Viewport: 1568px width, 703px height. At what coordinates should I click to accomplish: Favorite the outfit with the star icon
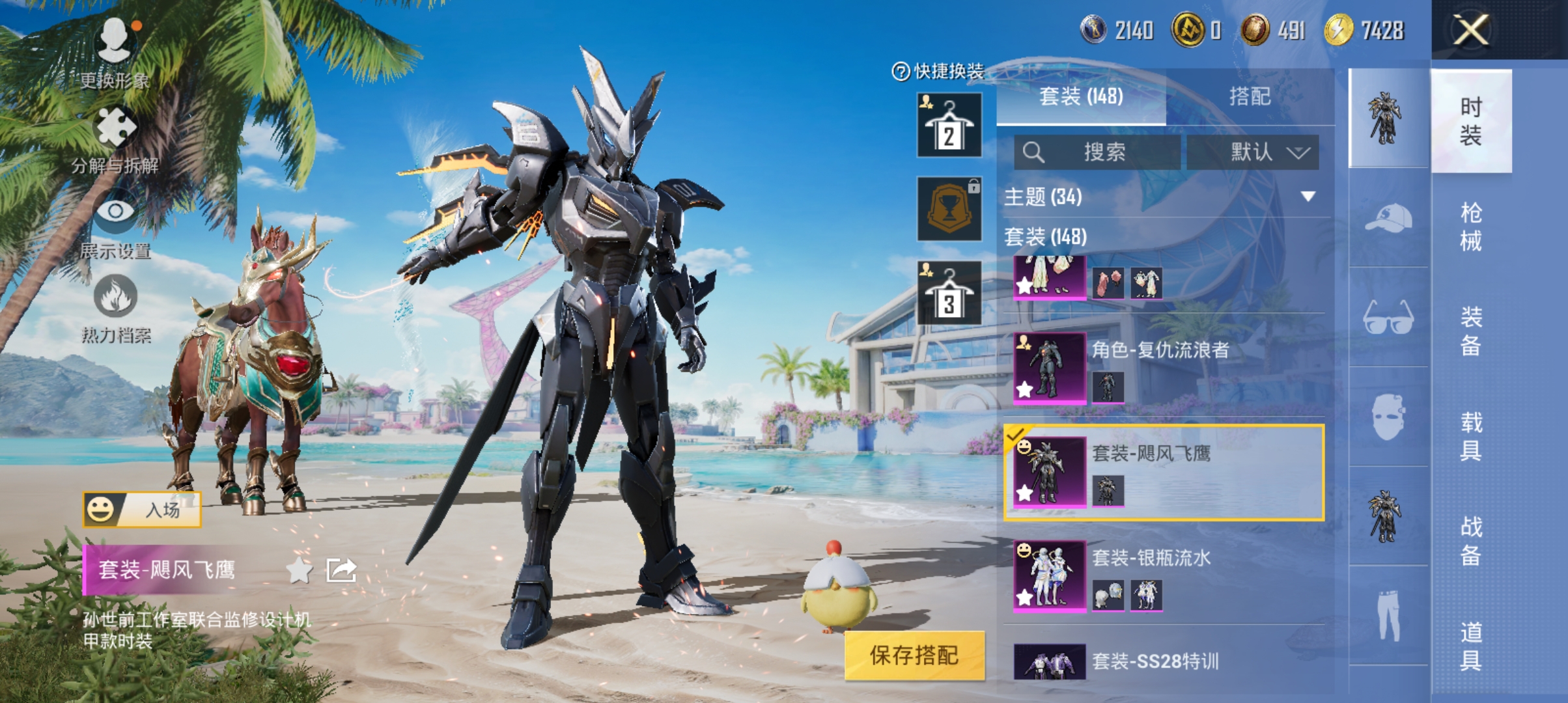299,571
